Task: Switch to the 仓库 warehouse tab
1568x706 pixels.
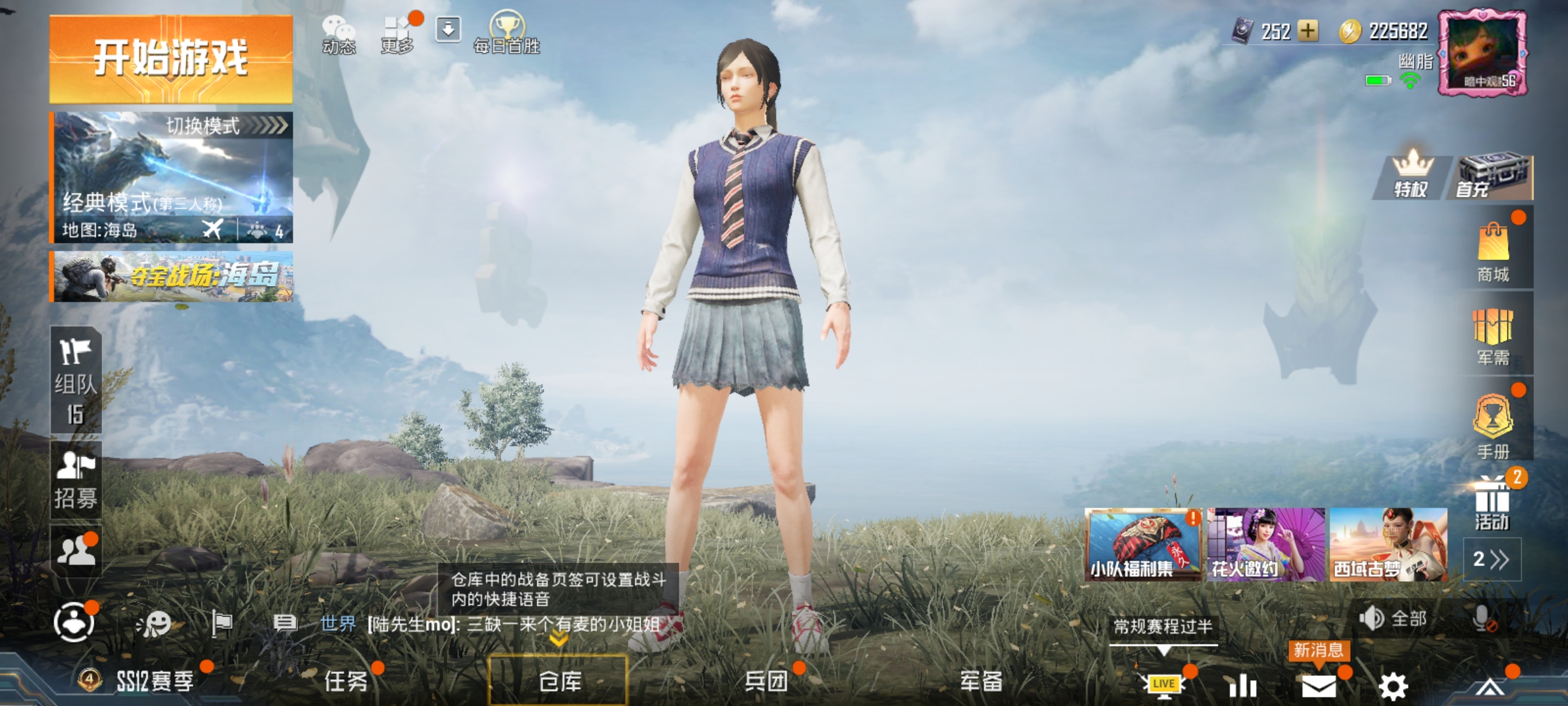Action: tap(561, 681)
